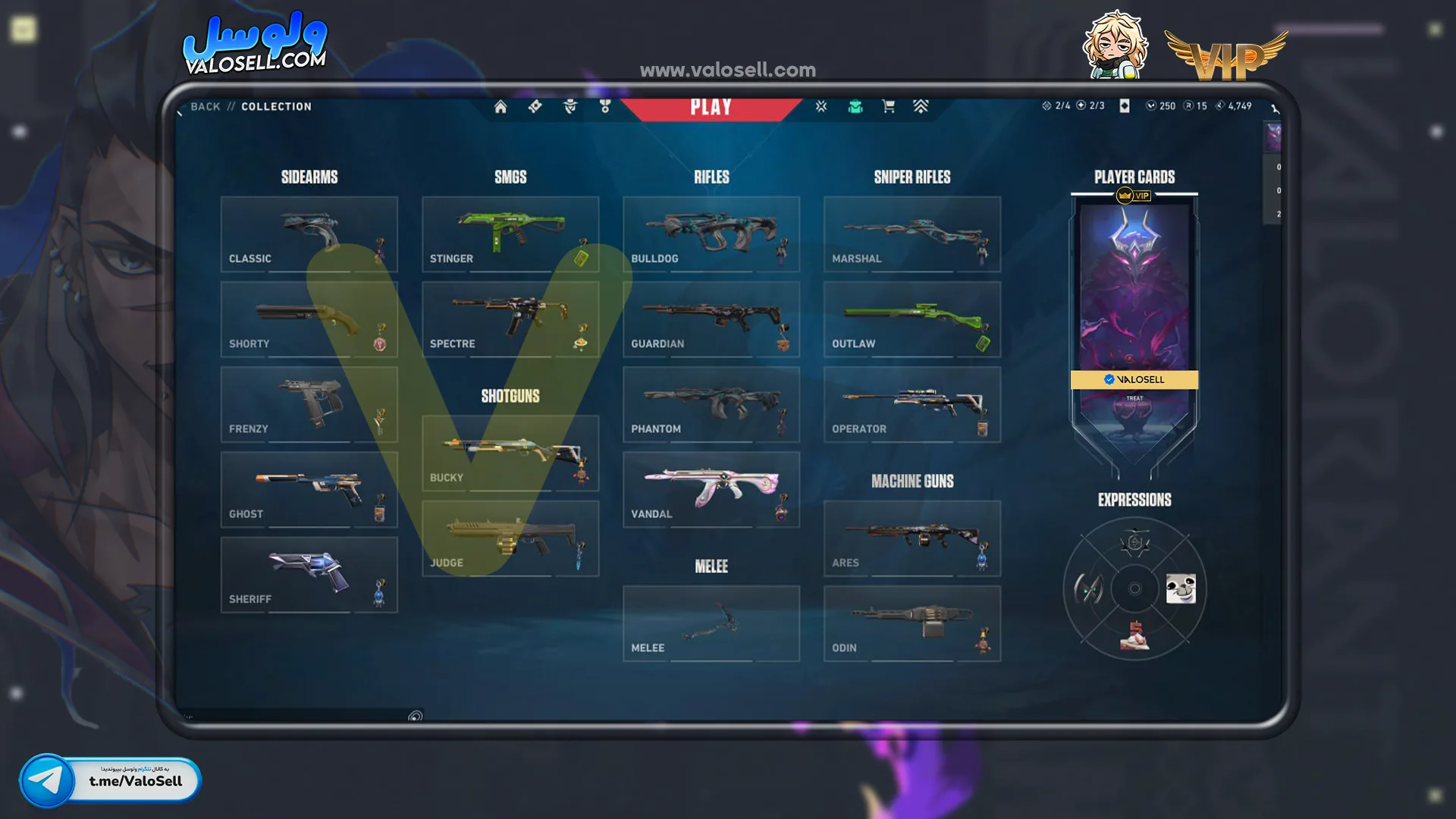The width and height of the screenshot is (1456, 819).
Task: Choose the Shorty sidearm slot
Action: (x=309, y=319)
